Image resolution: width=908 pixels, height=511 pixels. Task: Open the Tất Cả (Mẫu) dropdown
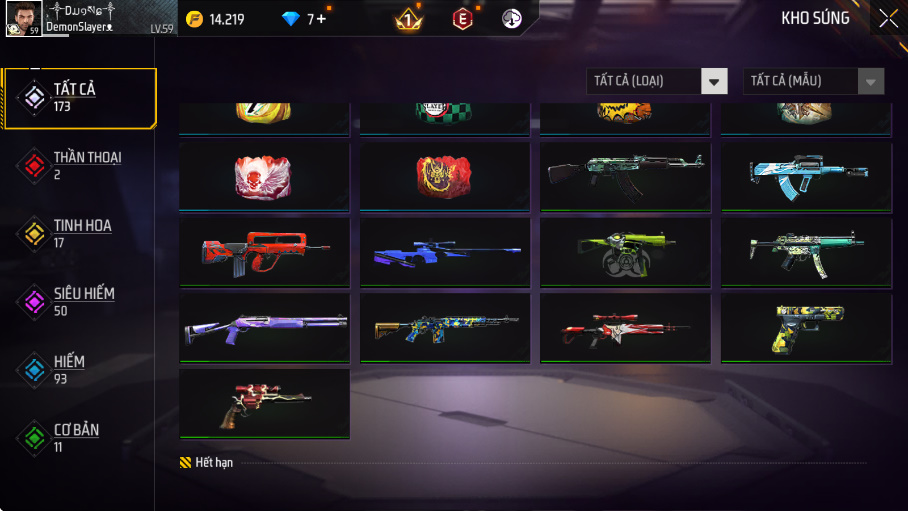point(813,81)
